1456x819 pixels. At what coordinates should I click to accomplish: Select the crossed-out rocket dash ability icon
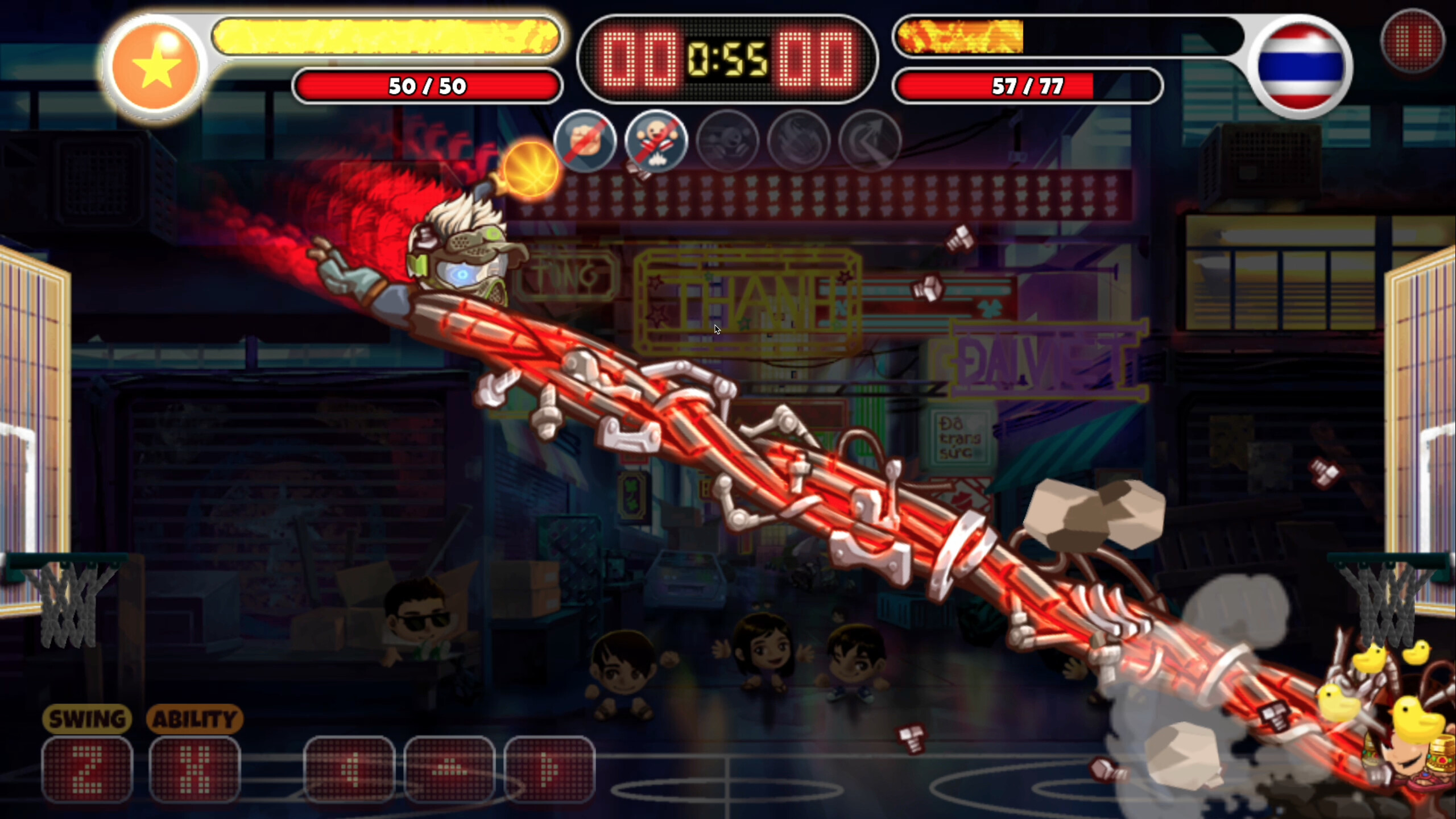point(657,143)
